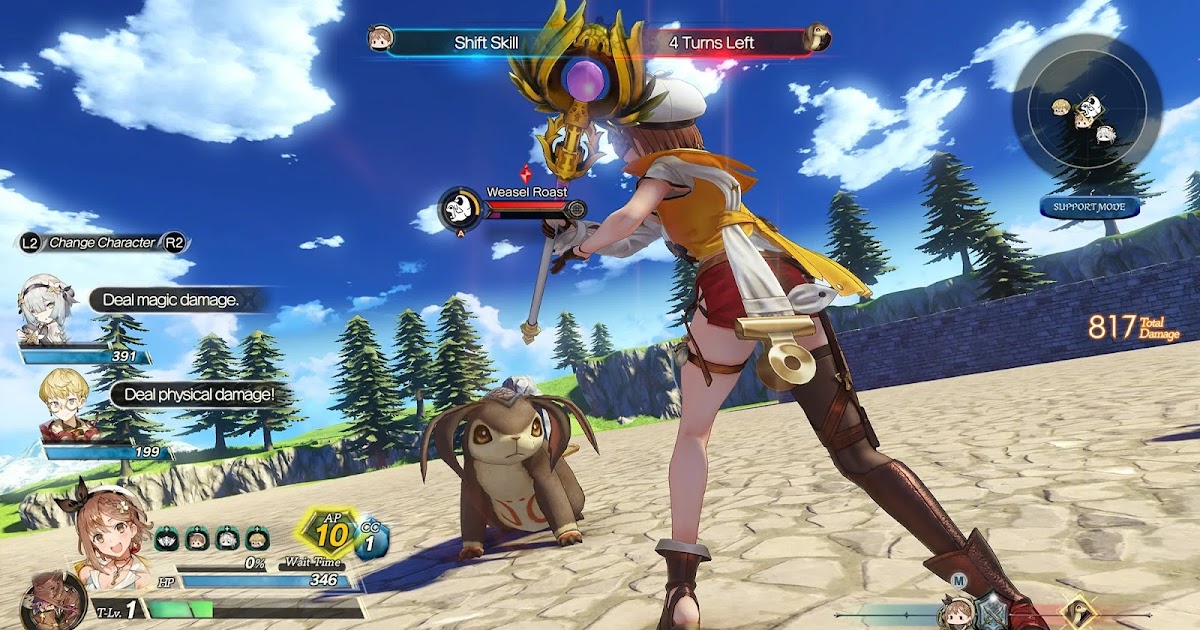Select the brown-haired character's small green slot icon
Image resolution: width=1200 pixels, height=630 pixels.
pyautogui.click(x=196, y=537)
